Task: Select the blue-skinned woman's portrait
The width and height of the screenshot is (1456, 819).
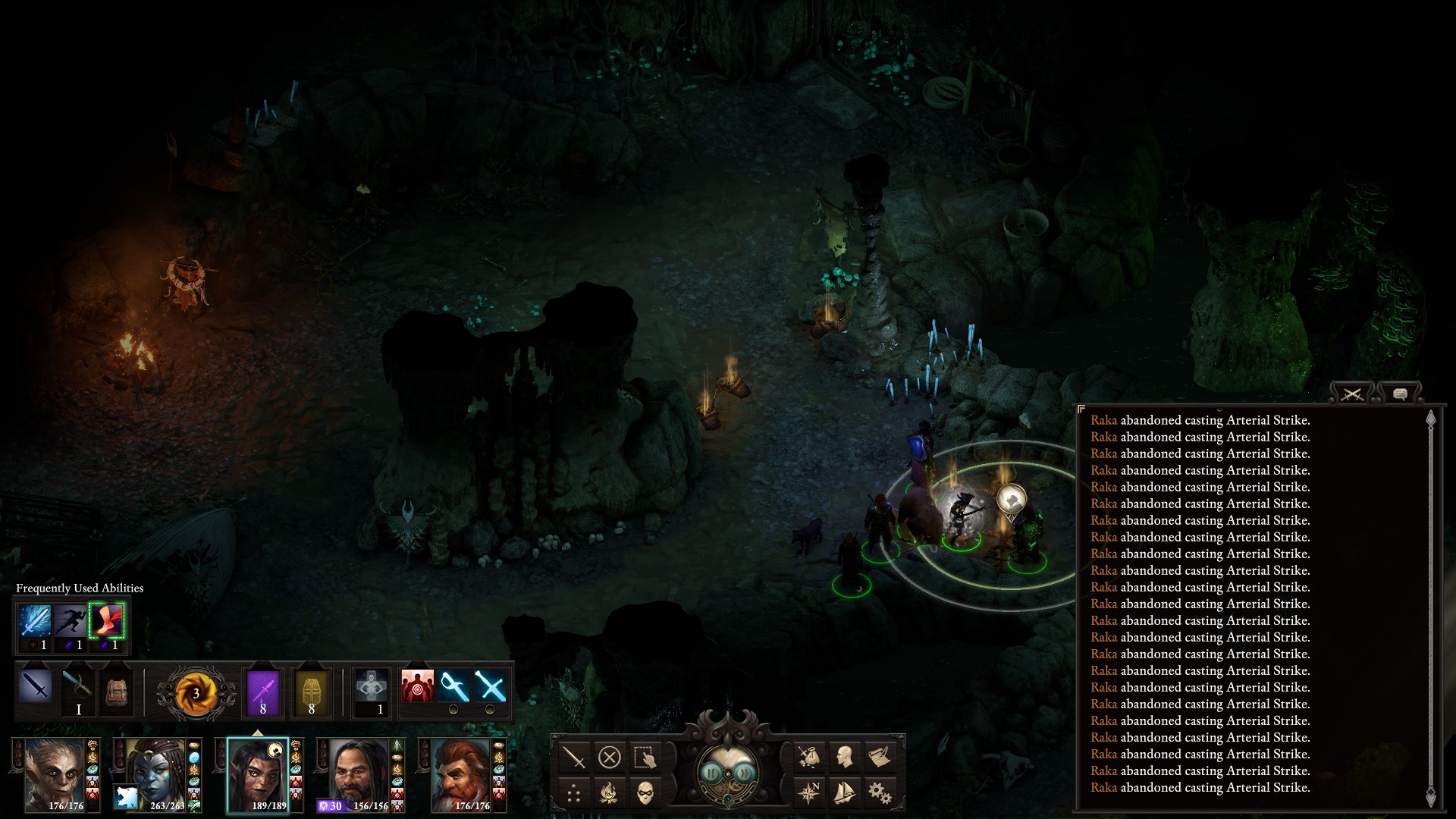Action: [x=157, y=774]
